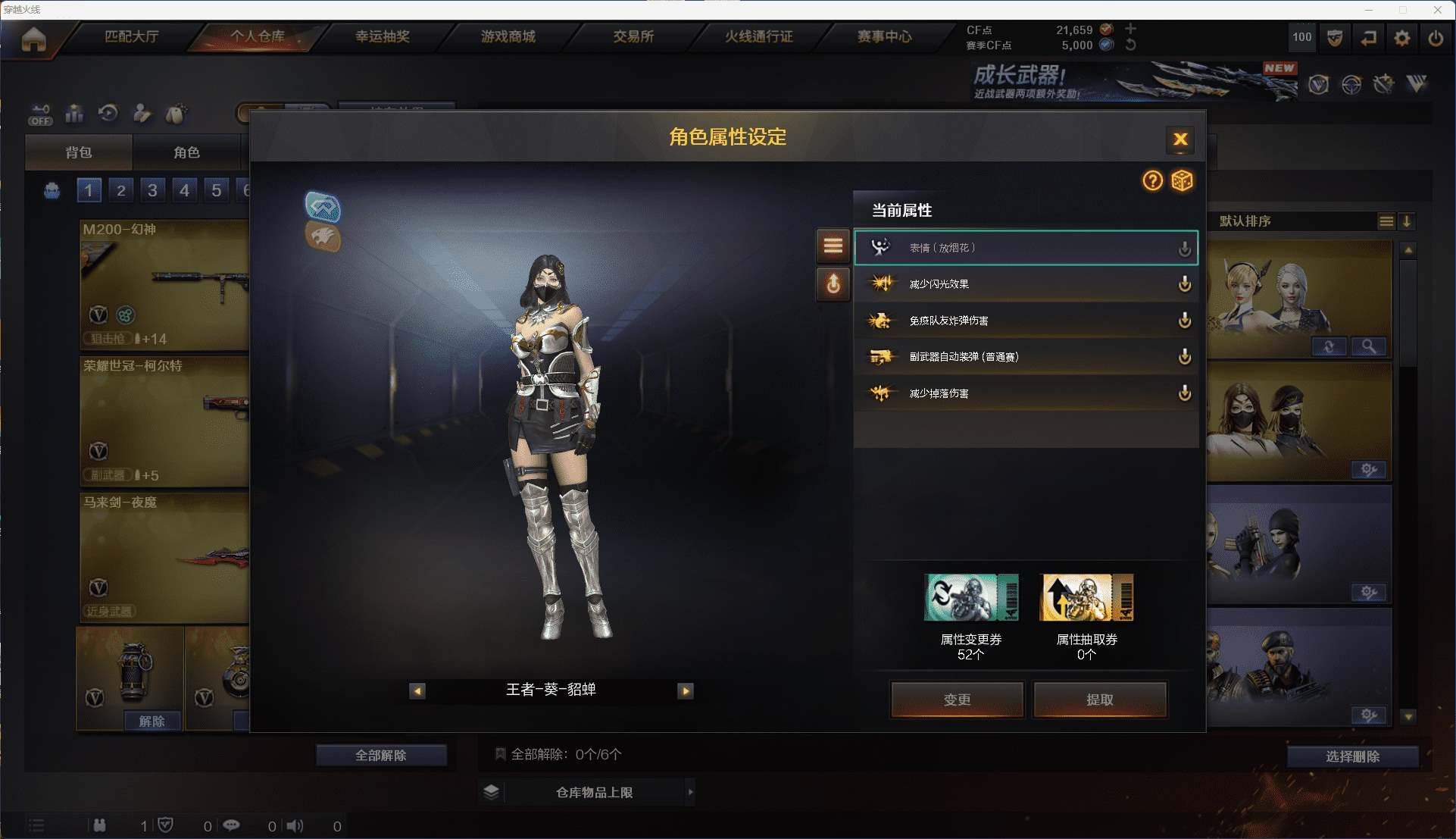Open the gear settings icon
1456x839 pixels.
[1401, 37]
